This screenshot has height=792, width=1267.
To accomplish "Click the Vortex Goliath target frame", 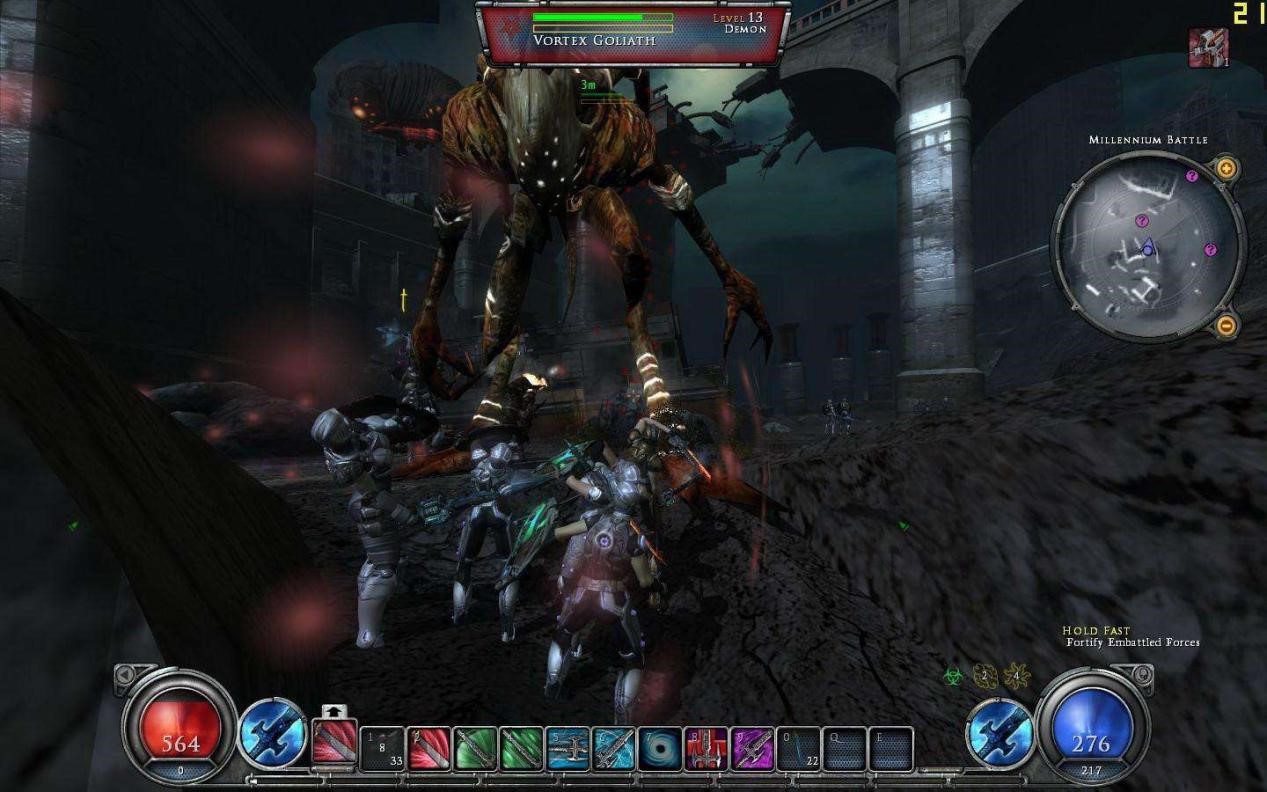I will point(632,33).
